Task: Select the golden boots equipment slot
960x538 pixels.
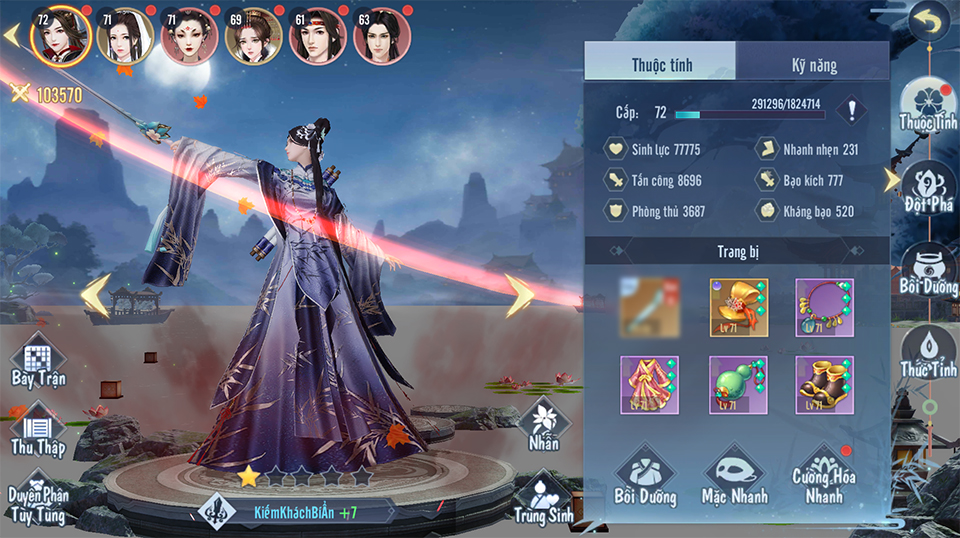Action: [x=825, y=384]
